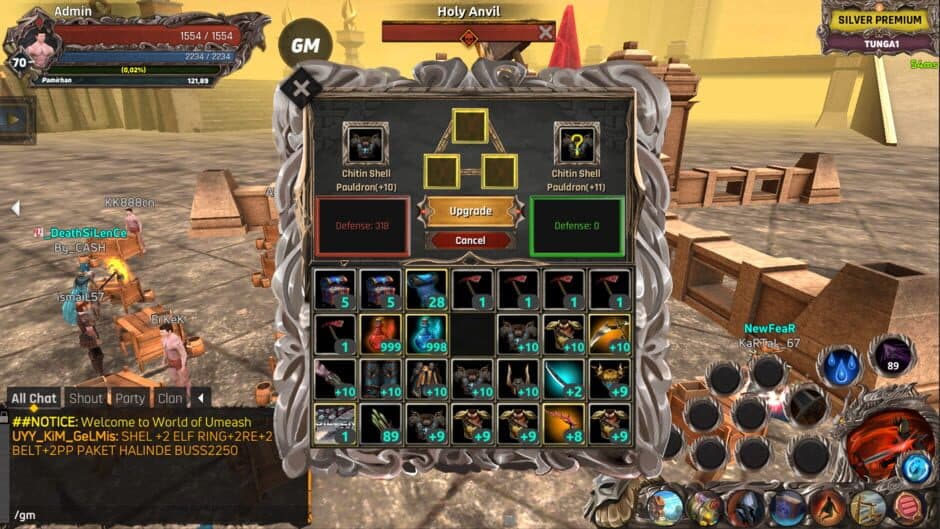The width and height of the screenshot is (940, 529).
Task: Open the GM menu
Action: tap(305, 44)
